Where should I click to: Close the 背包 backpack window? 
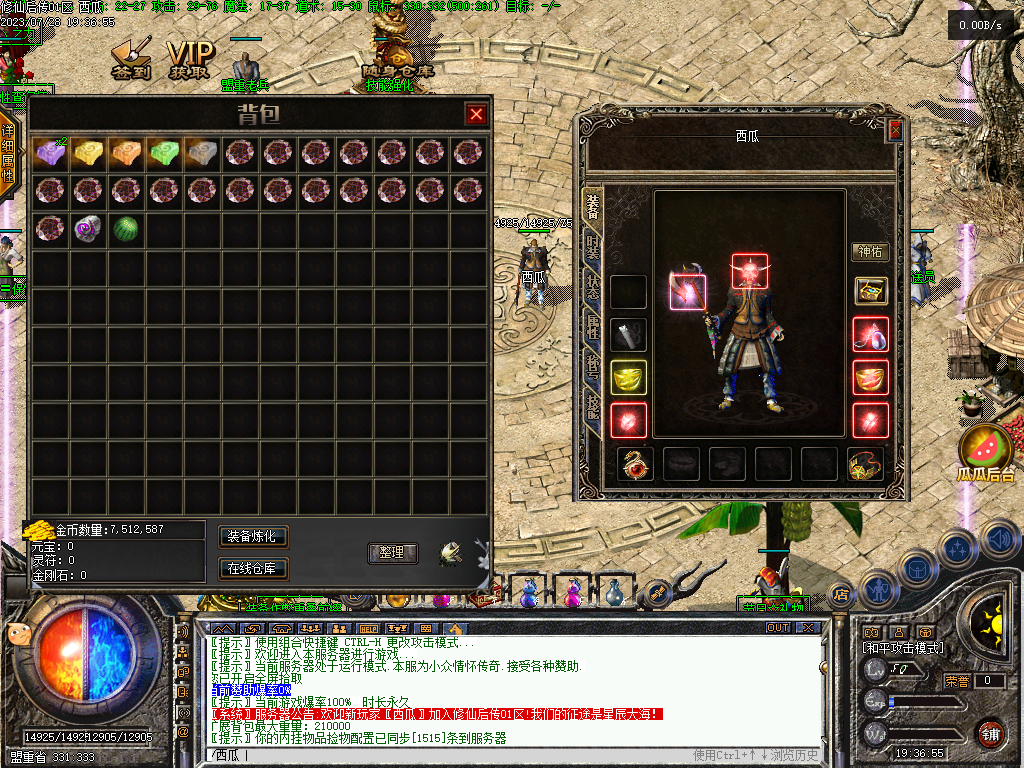click(x=476, y=114)
